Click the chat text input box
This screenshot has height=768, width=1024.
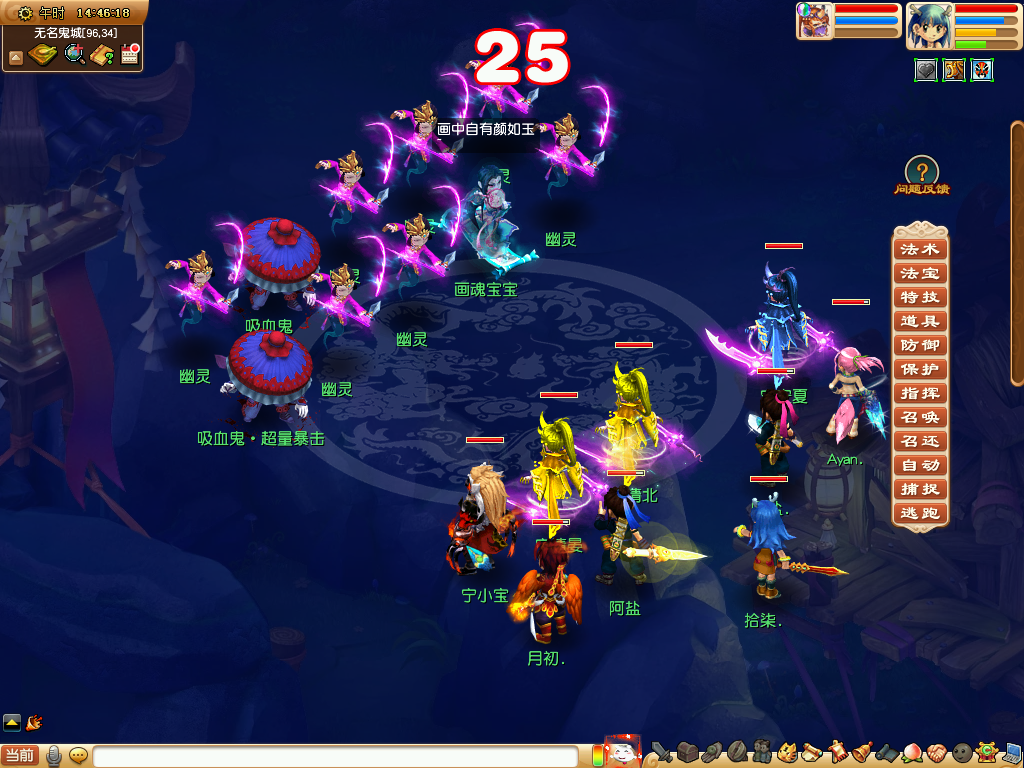[x=335, y=756]
